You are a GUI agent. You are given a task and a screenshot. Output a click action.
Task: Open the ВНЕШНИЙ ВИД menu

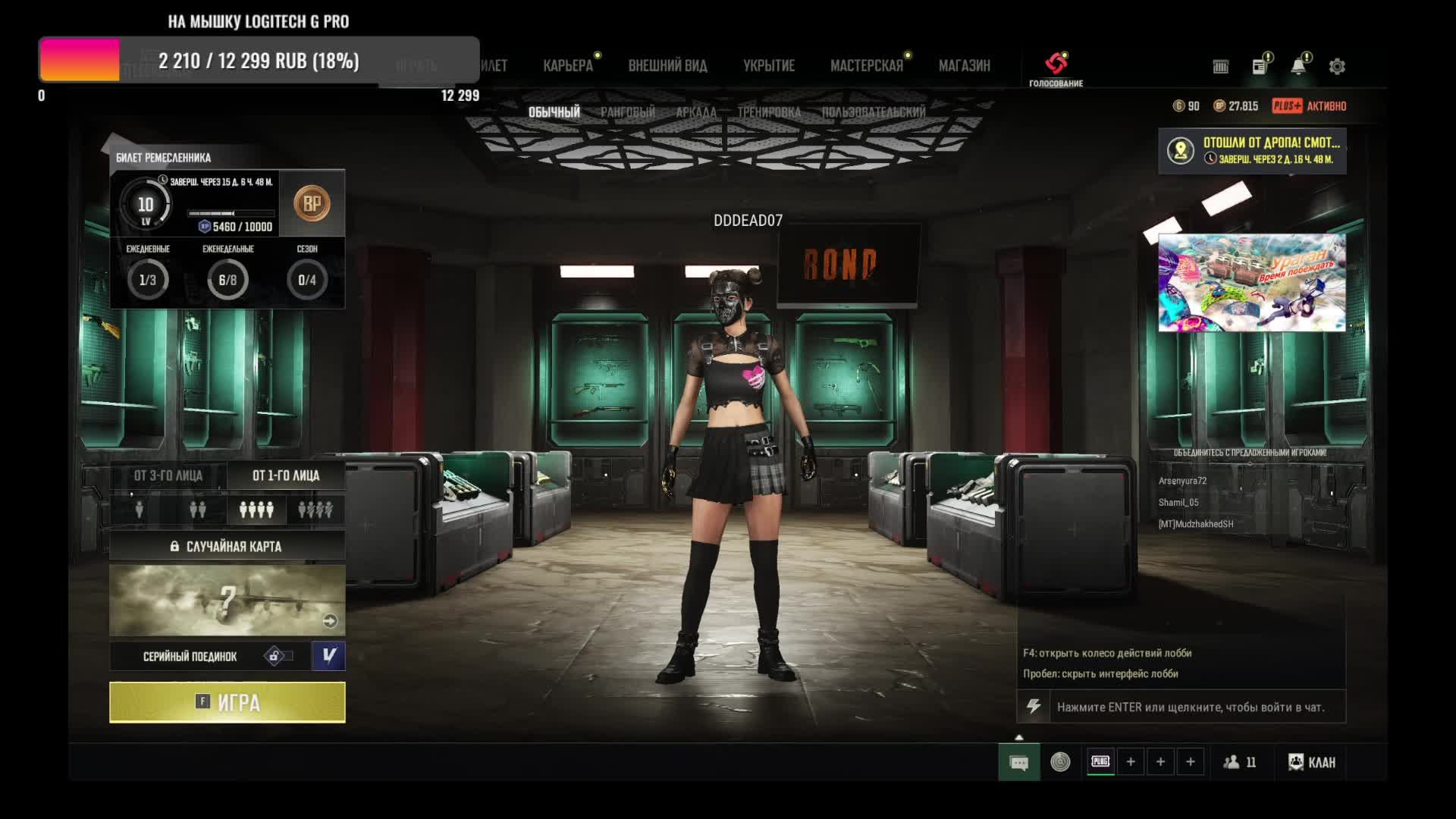(667, 66)
